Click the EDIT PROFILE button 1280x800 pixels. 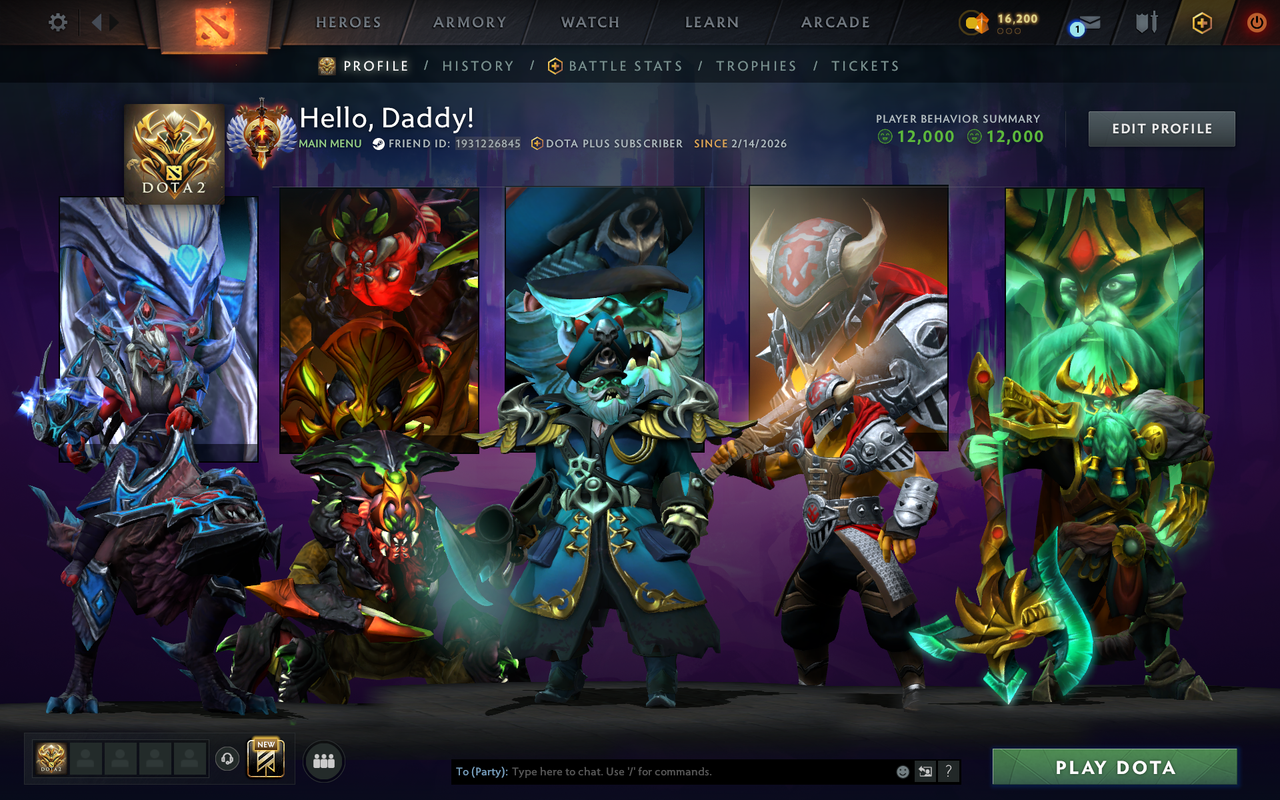tap(1161, 128)
